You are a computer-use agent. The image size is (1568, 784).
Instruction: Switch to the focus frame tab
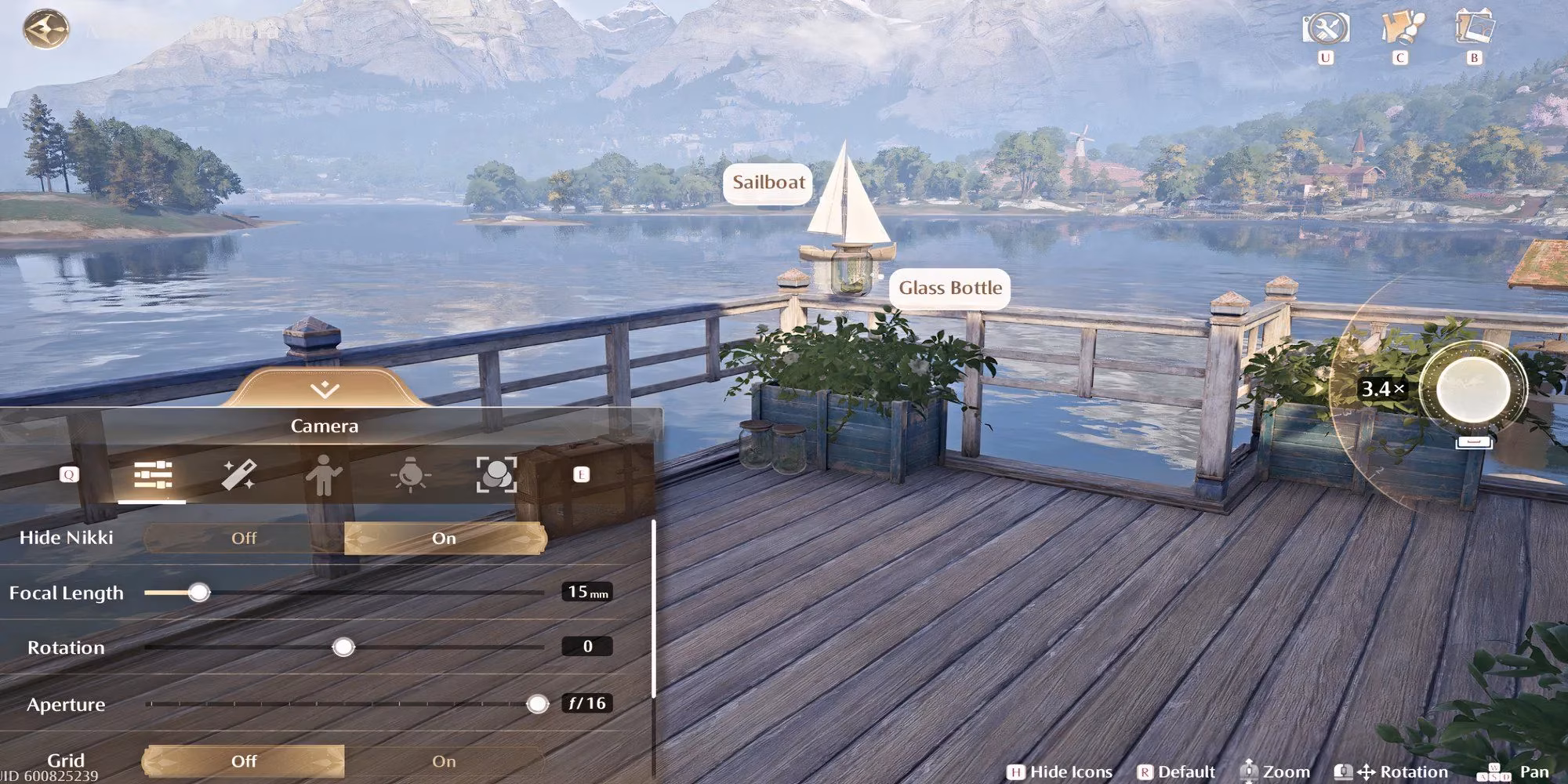click(496, 475)
